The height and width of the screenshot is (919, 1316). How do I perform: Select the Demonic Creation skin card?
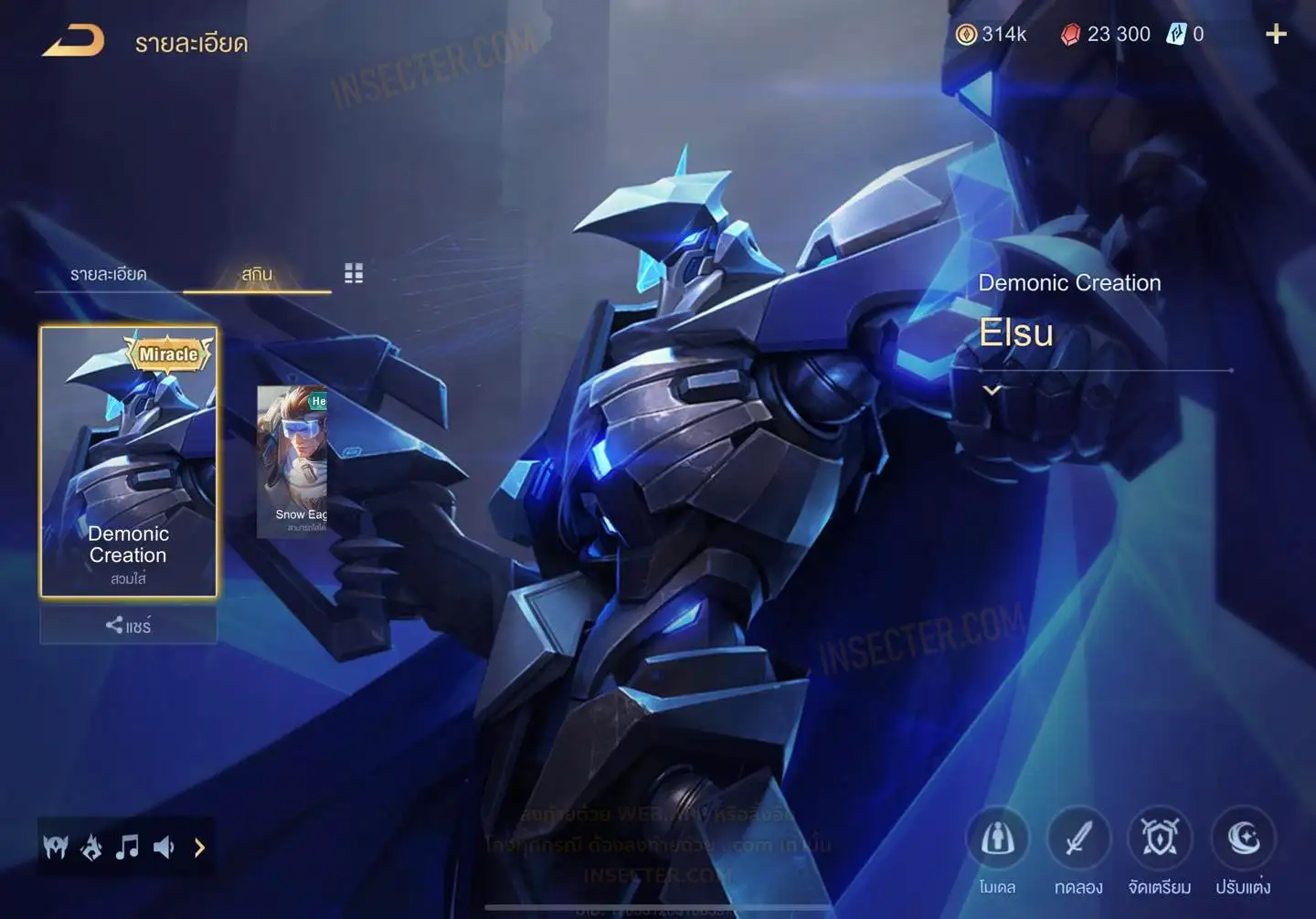(128, 461)
